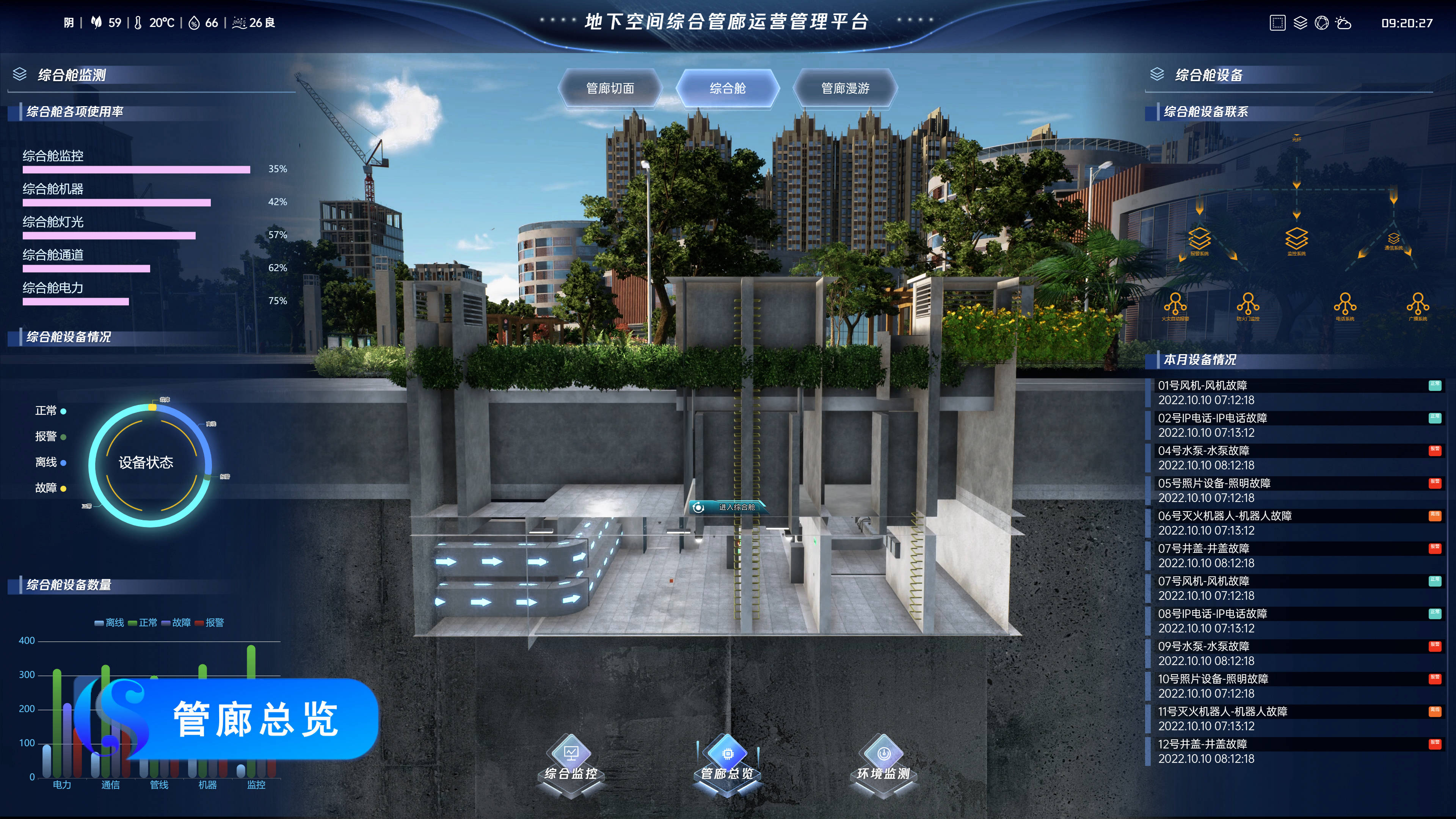The image size is (1456, 819).
Task: Click the dotted-square icon in the top bar
Action: tap(1277, 23)
